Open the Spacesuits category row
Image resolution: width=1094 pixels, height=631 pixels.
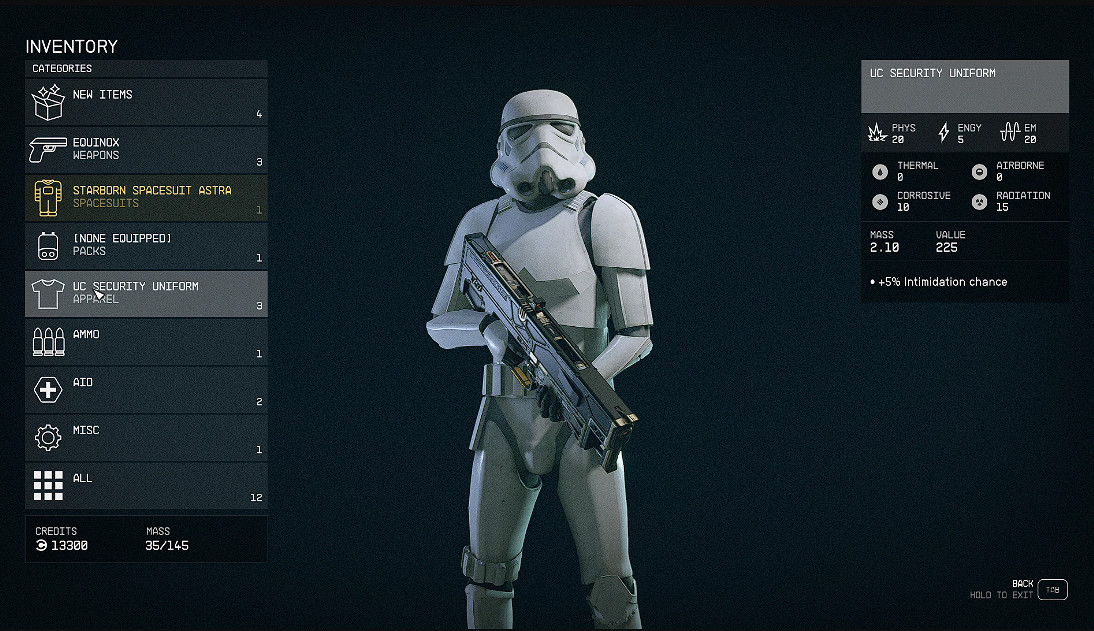[146, 198]
